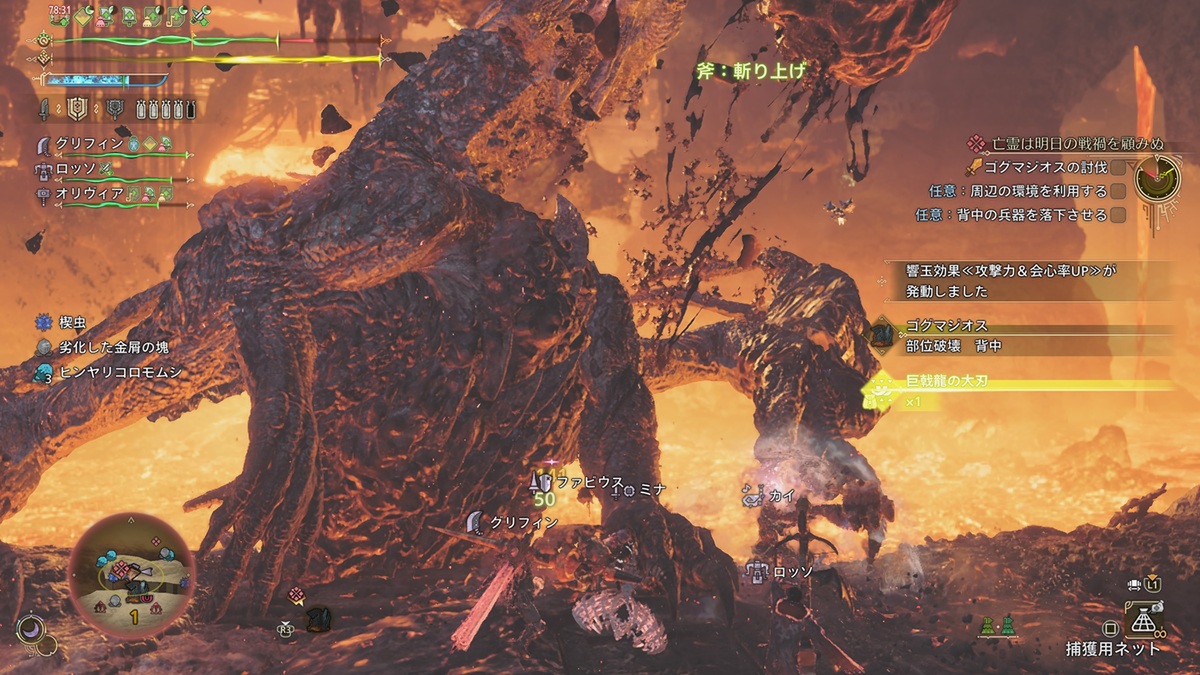Select party member オリヴィア in the list
Image resolution: width=1200 pixels, height=675 pixels.
coord(95,194)
